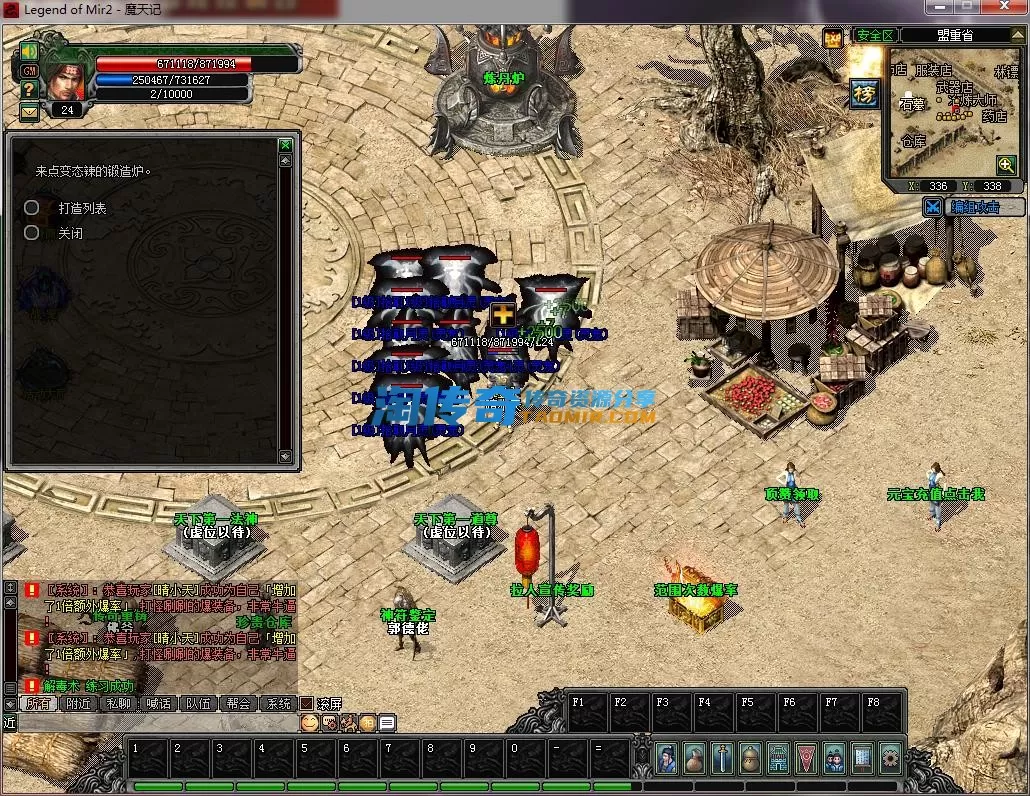Image resolution: width=1030 pixels, height=796 pixels.
Task: Open the red pennant guild icon
Action: 806,759
